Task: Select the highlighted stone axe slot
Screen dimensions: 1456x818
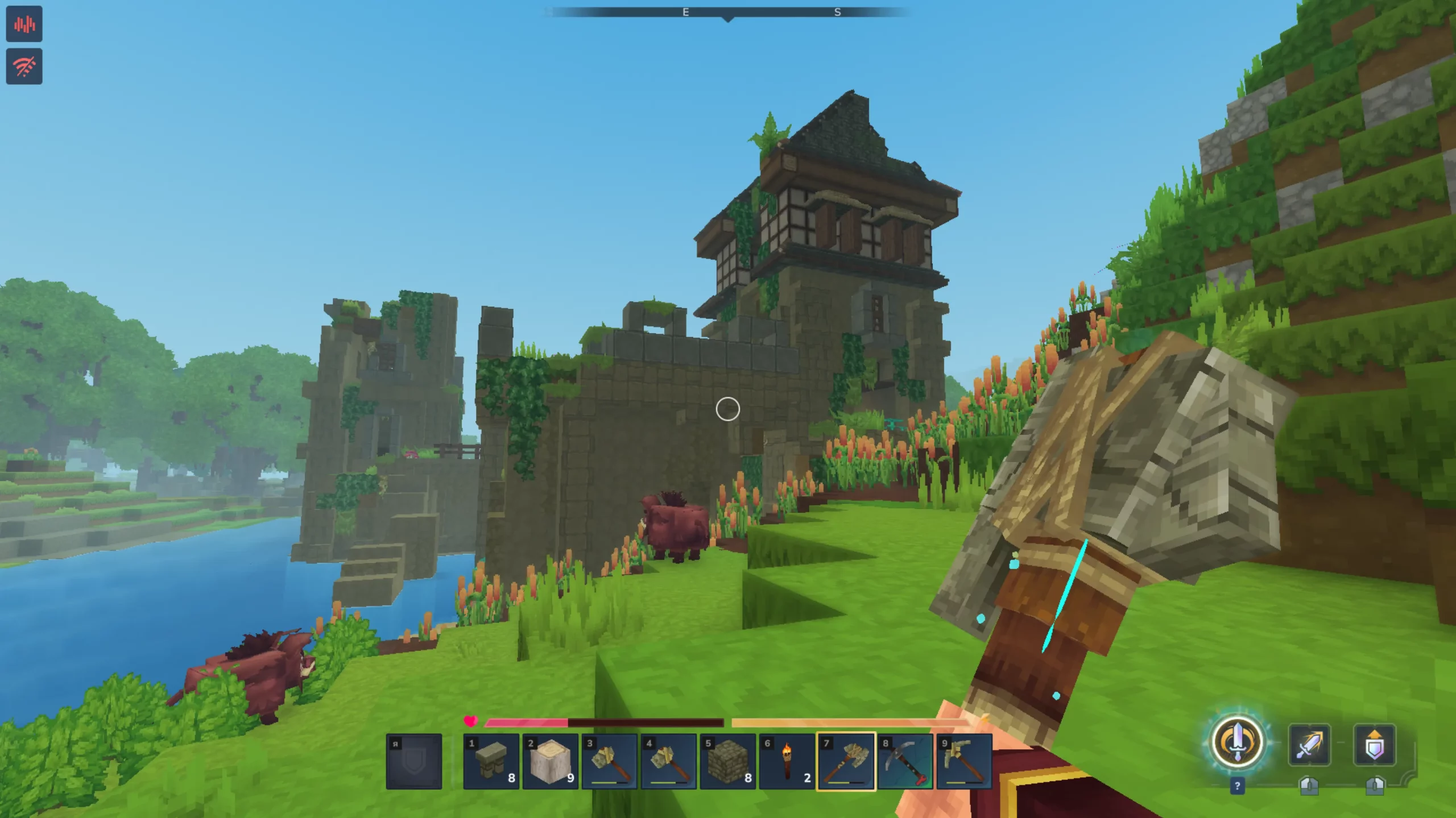Action: (x=846, y=761)
